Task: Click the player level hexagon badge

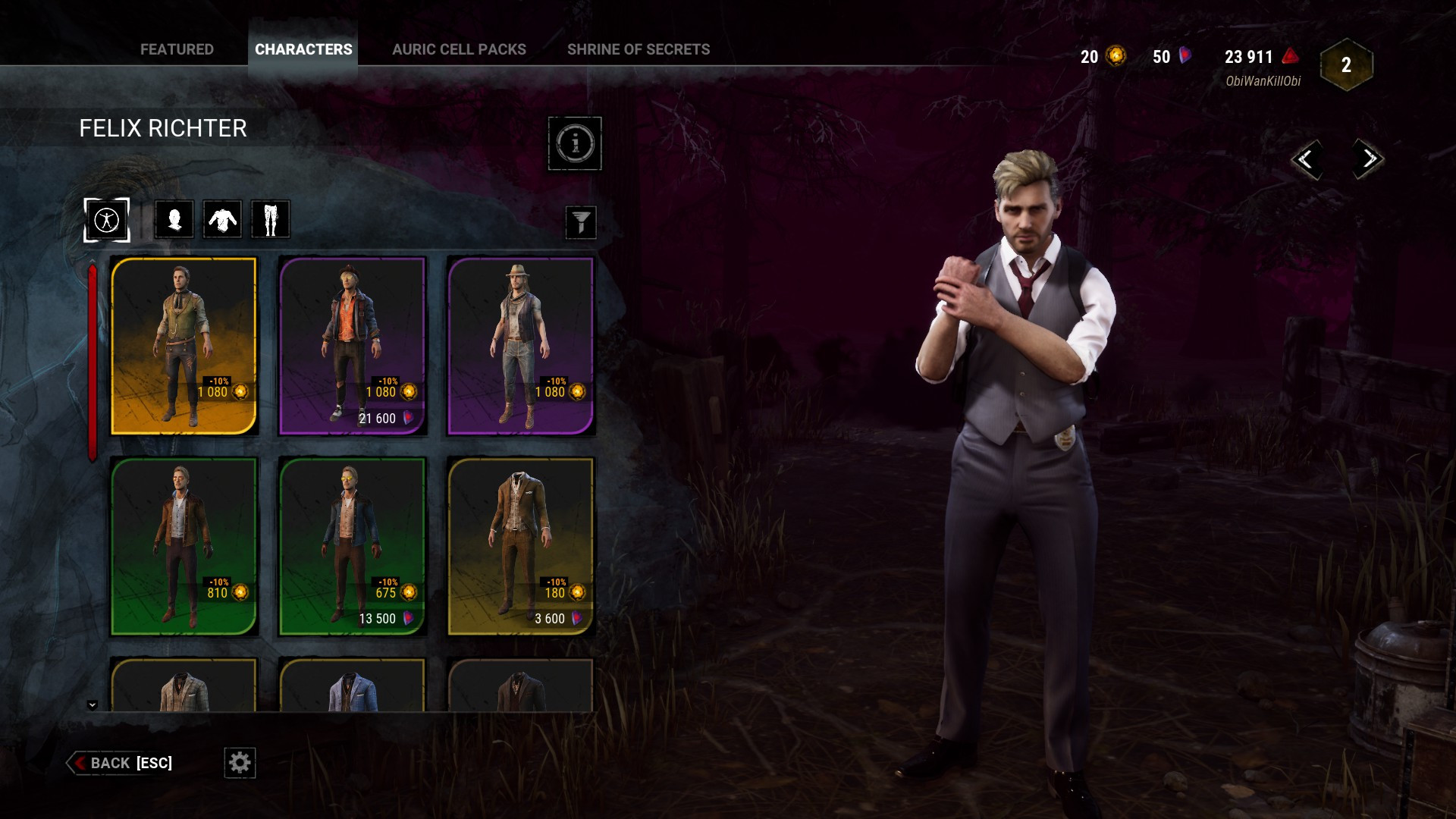Action: point(1346,65)
